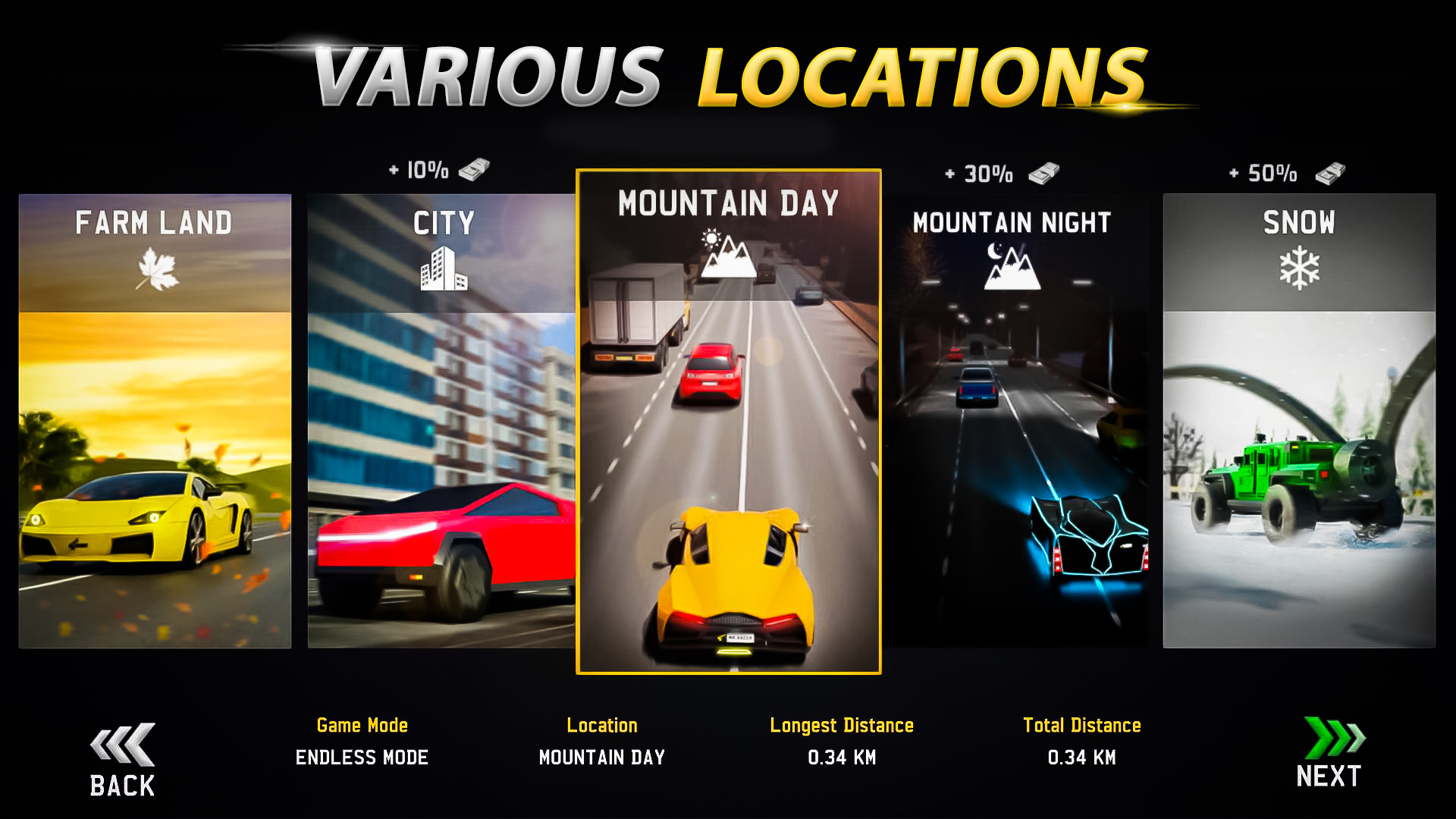Viewport: 1456px width, 819px height.
Task: Click the MOUNTAIN DAY location label
Action: click(x=601, y=757)
